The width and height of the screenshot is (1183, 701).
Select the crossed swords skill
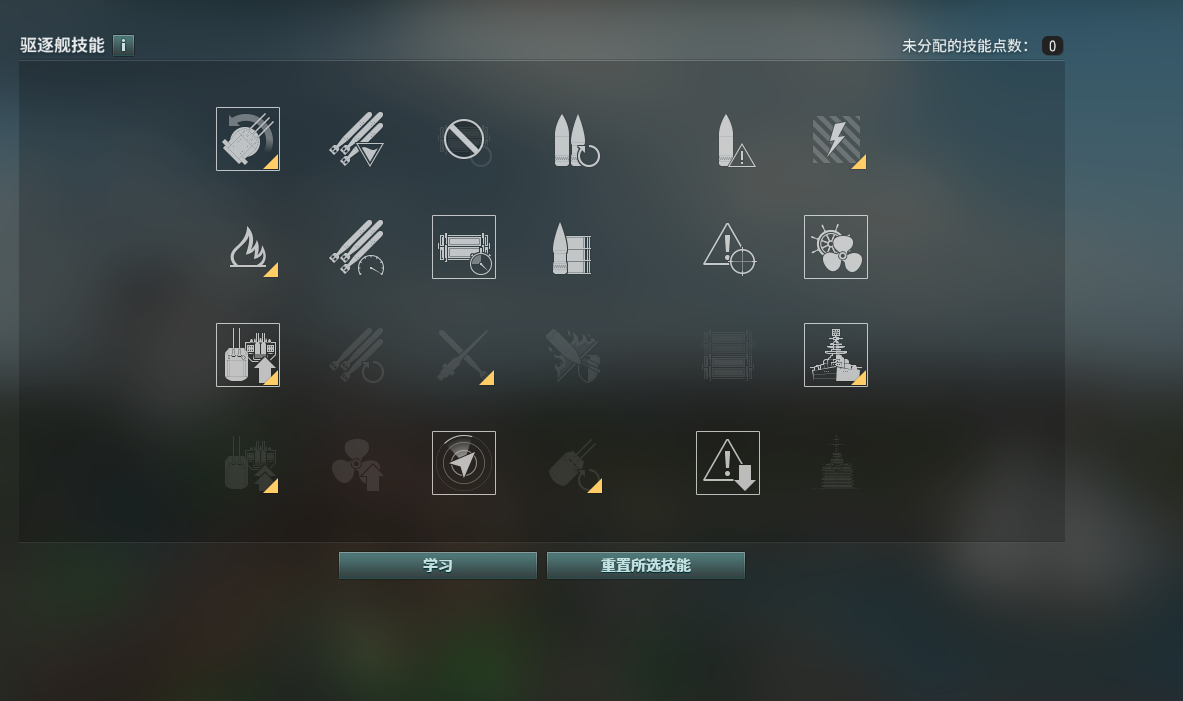pyautogui.click(x=464, y=355)
